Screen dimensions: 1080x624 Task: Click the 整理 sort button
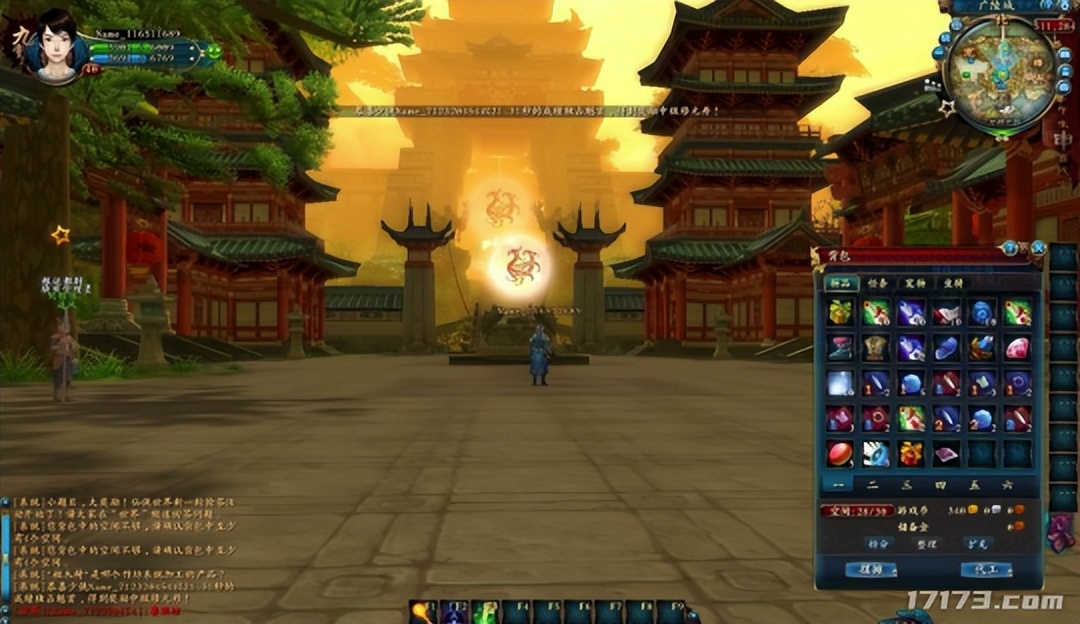point(927,544)
